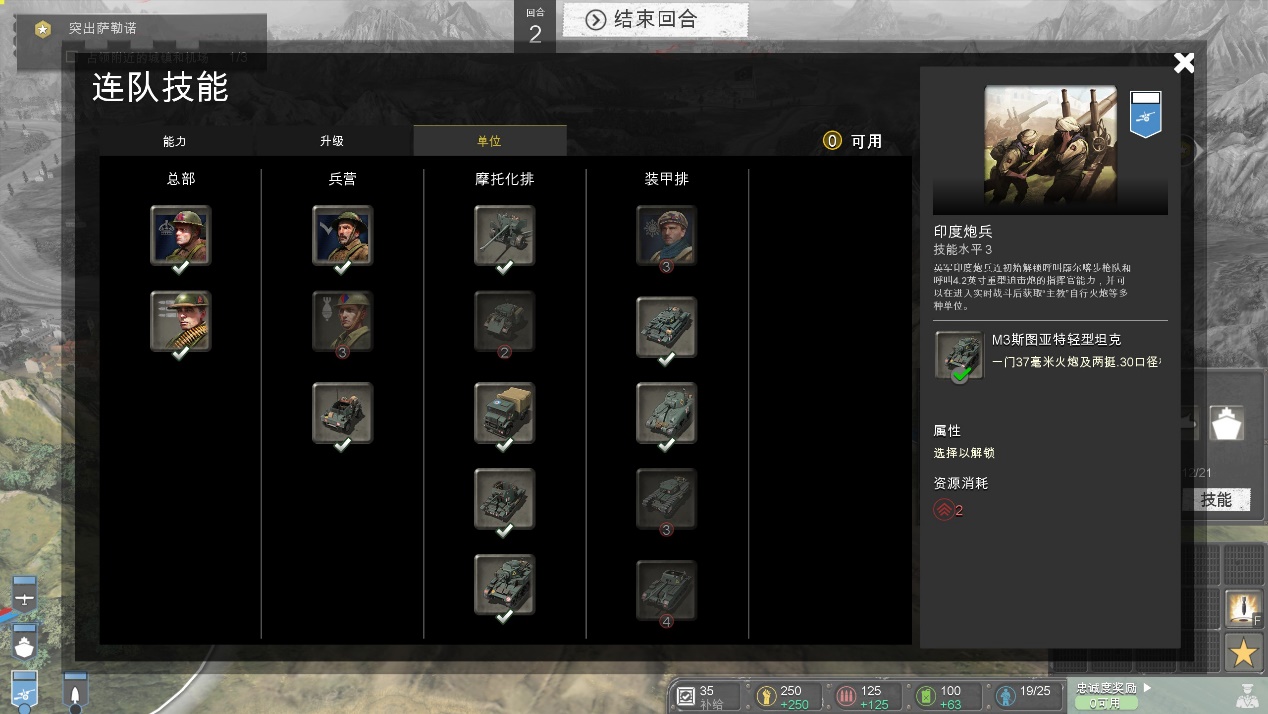This screenshot has height=714, width=1268.
Task: Click the 结束回合 end turn button
Action: [655, 19]
